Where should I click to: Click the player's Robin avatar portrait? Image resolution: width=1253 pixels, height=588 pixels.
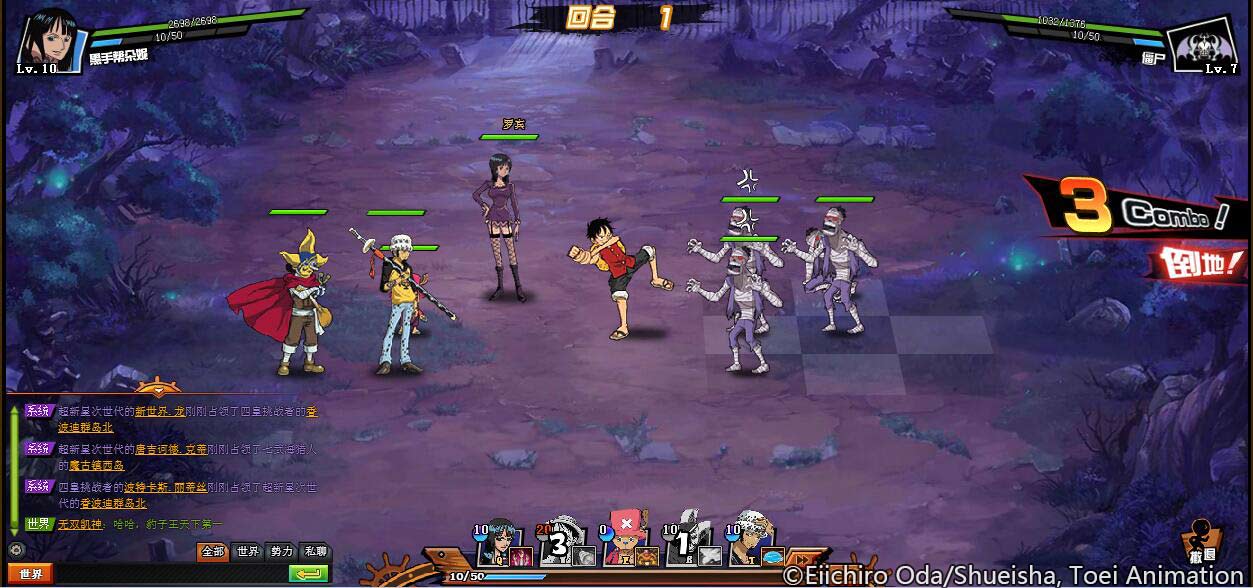(x=47, y=38)
